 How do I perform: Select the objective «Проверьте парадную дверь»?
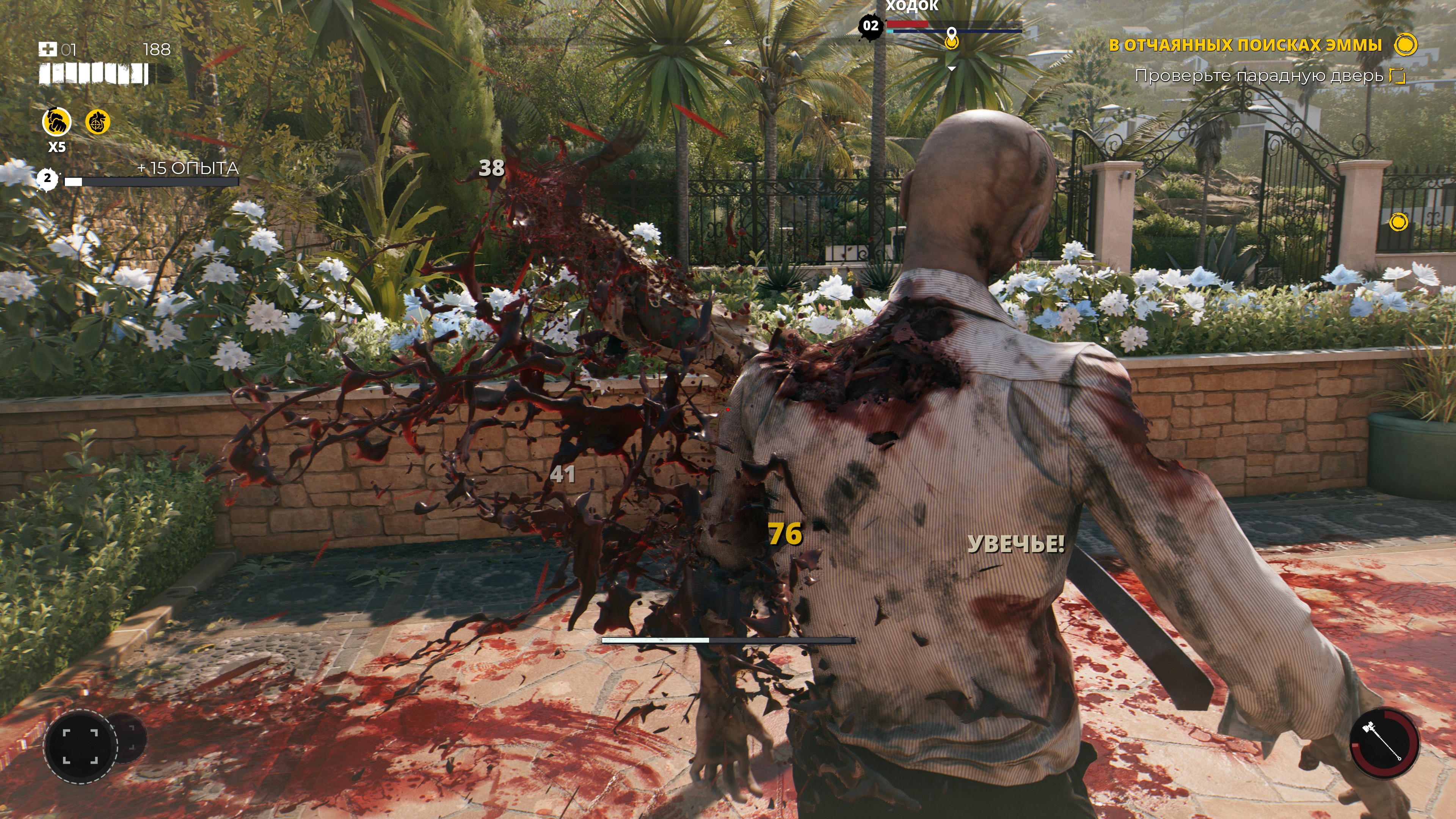[x=1258, y=76]
